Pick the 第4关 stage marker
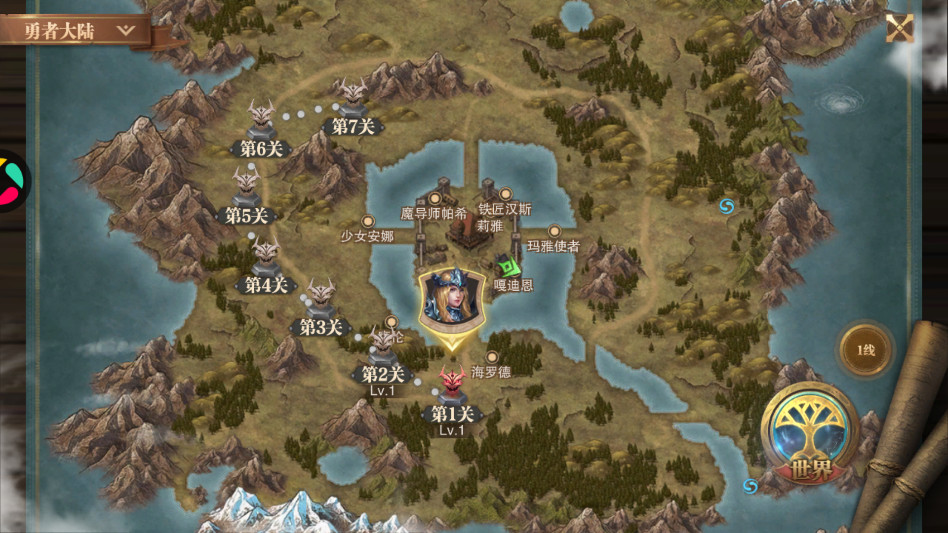 pos(266,257)
